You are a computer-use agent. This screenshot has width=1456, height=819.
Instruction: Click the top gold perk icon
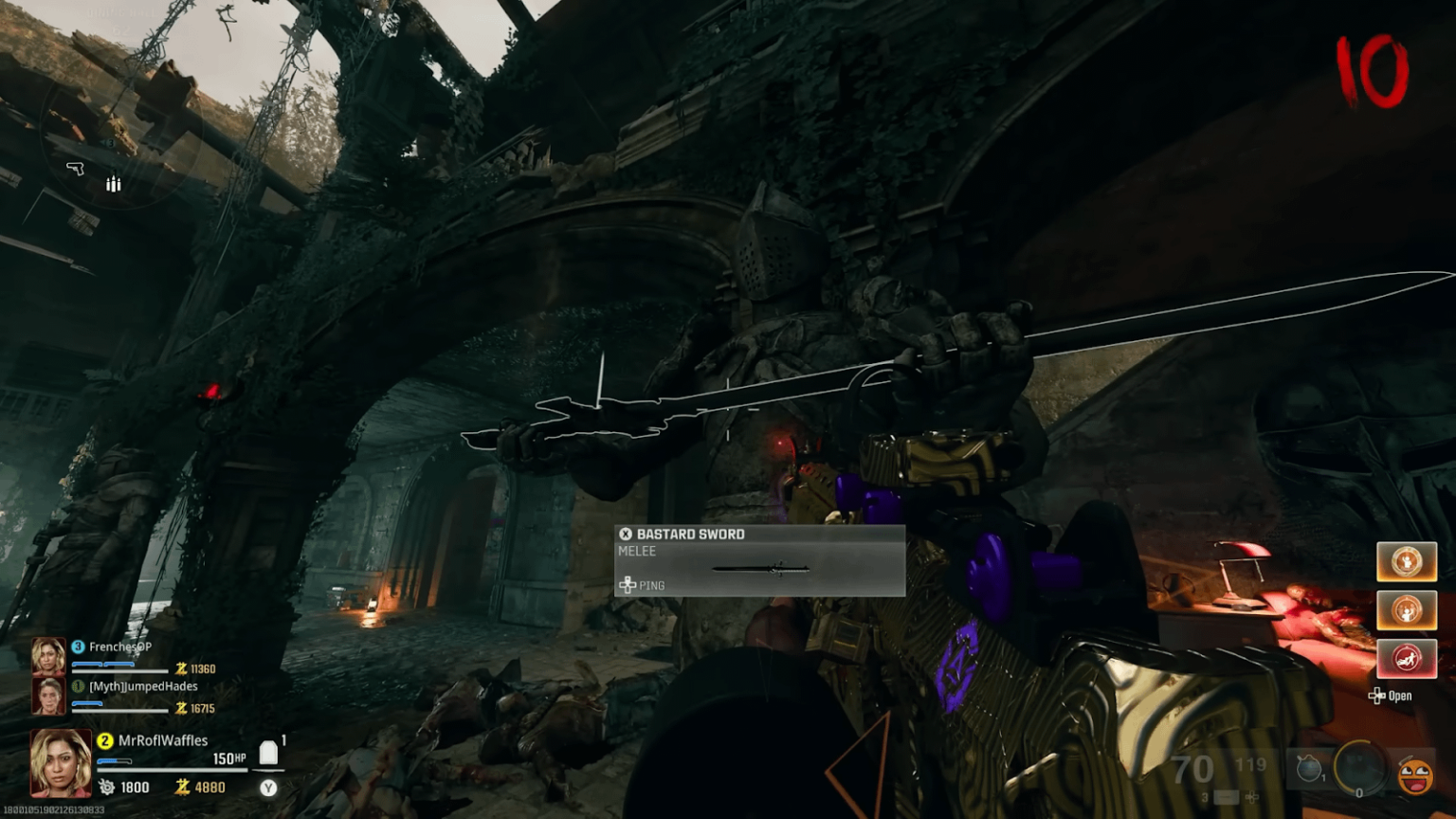tap(1407, 561)
